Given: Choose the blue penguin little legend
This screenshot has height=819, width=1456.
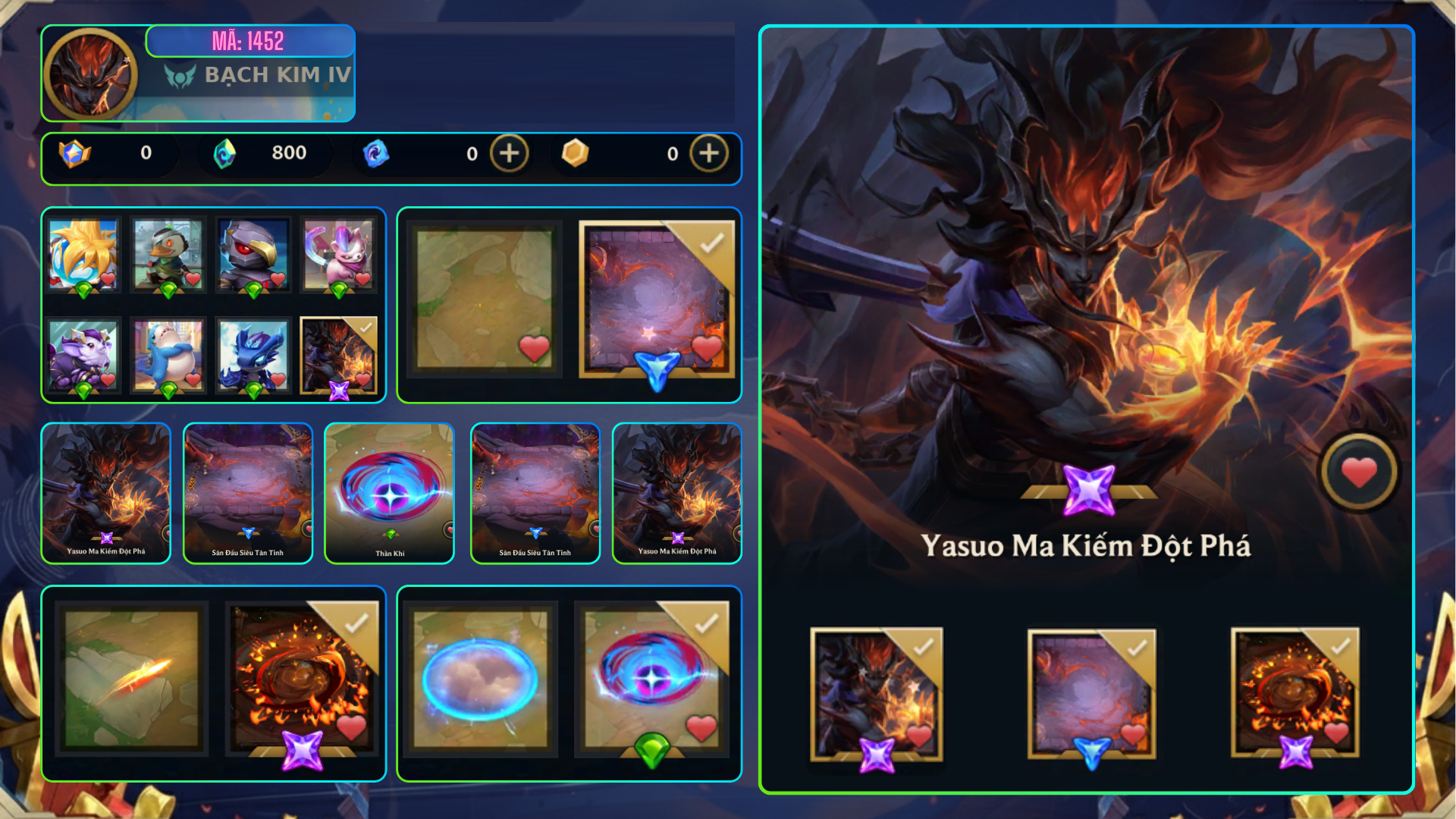Looking at the screenshot, I should [x=168, y=354].
